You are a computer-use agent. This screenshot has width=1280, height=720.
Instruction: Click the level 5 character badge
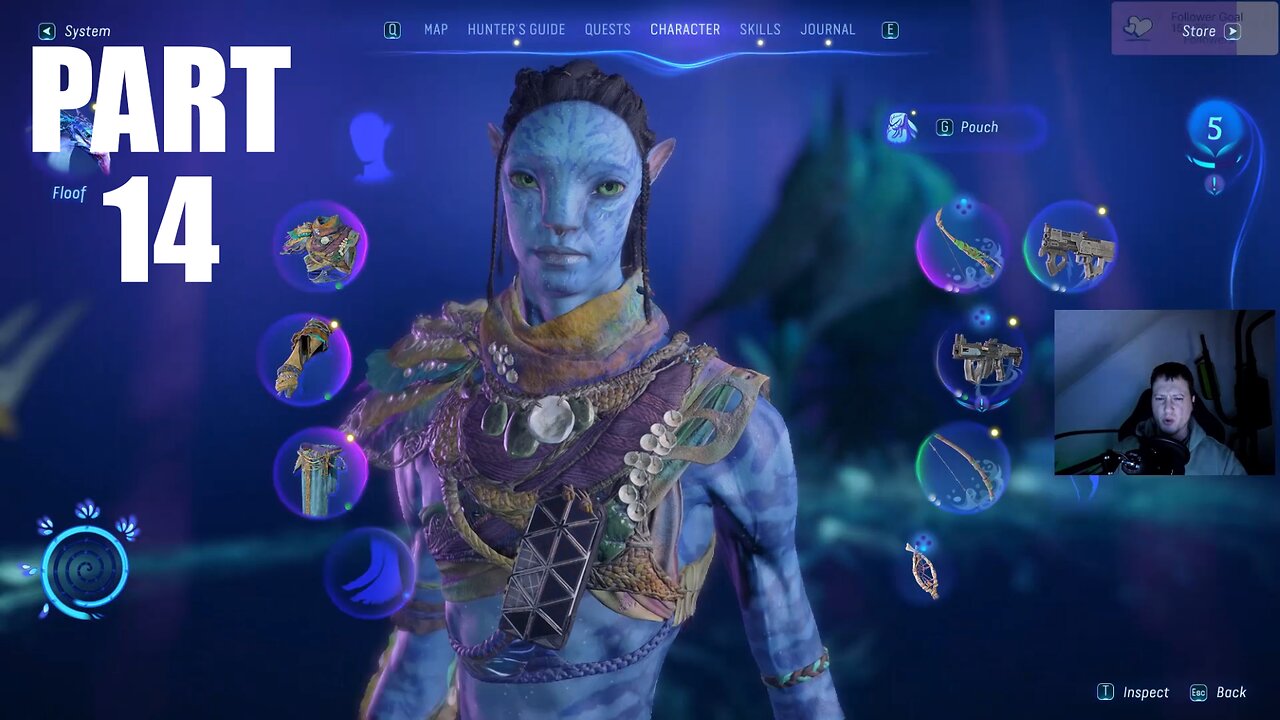pos(1214,130)
